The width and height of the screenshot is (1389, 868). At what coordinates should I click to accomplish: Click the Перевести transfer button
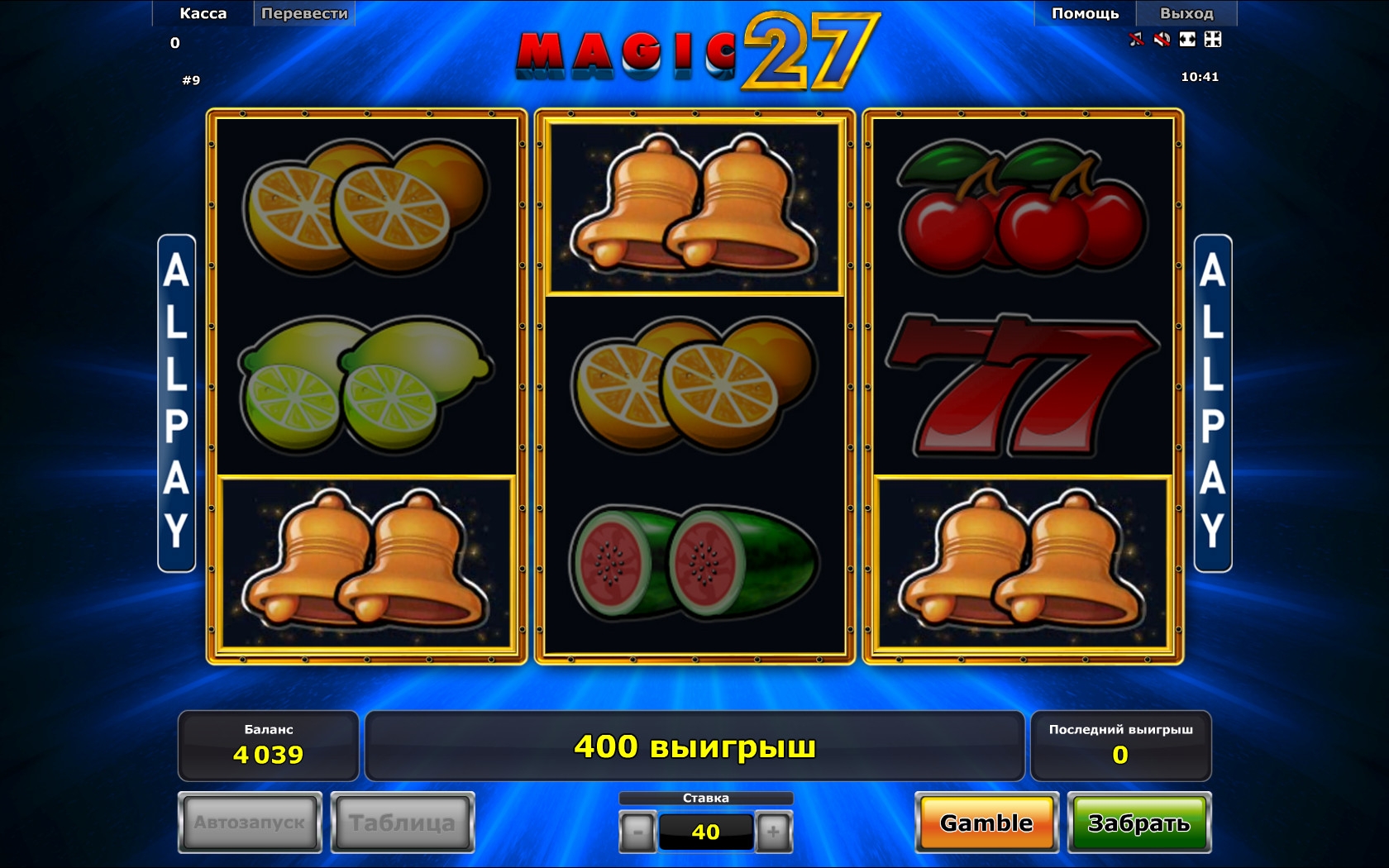coord(304,13)
